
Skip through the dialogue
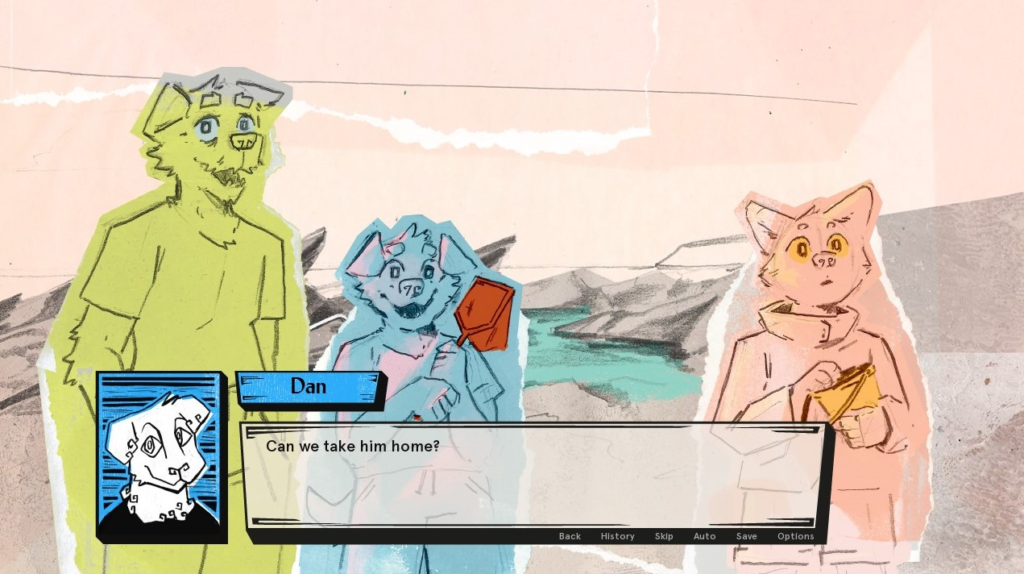664,537
